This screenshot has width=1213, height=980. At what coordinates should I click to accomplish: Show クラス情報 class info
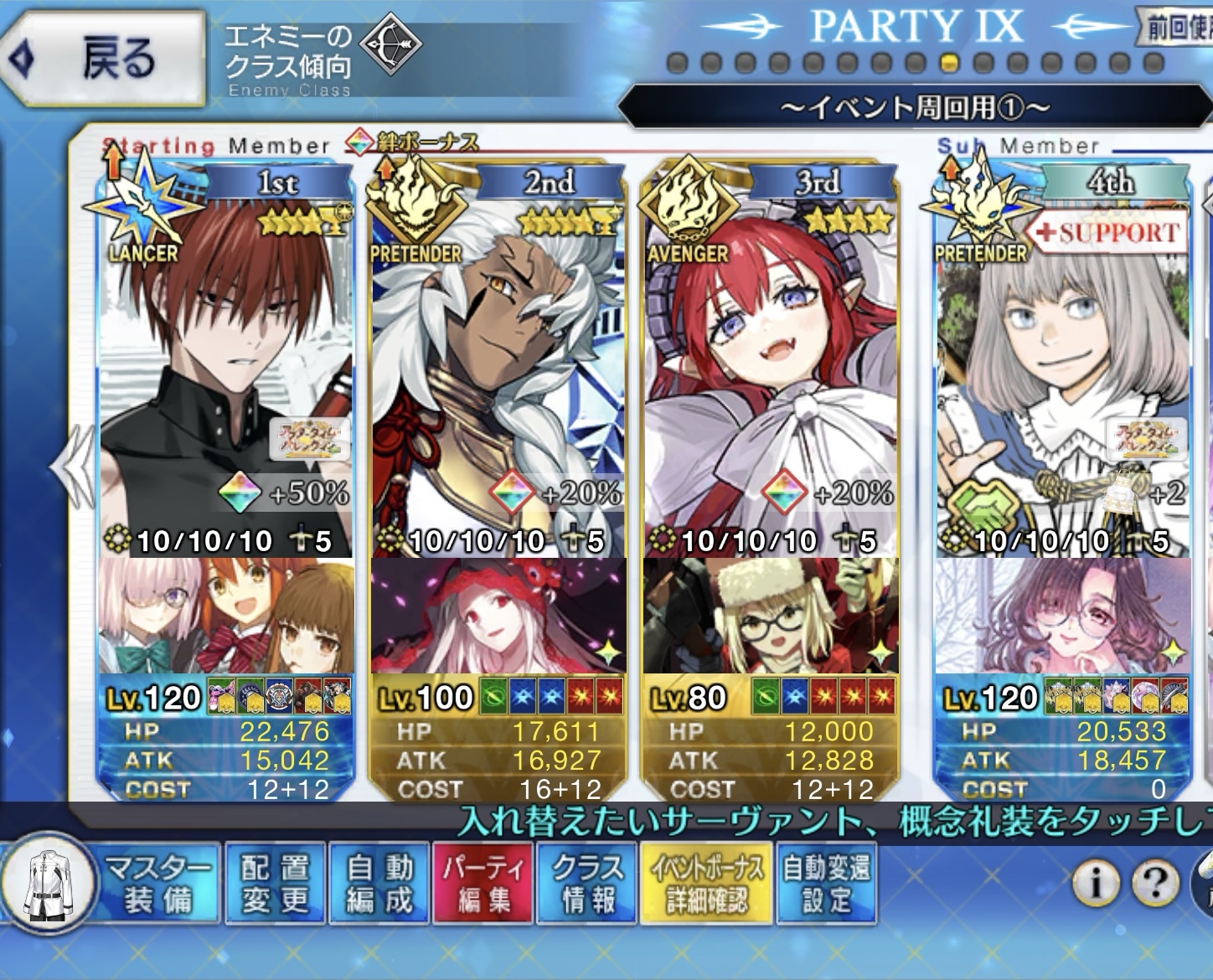click(587, 884)
